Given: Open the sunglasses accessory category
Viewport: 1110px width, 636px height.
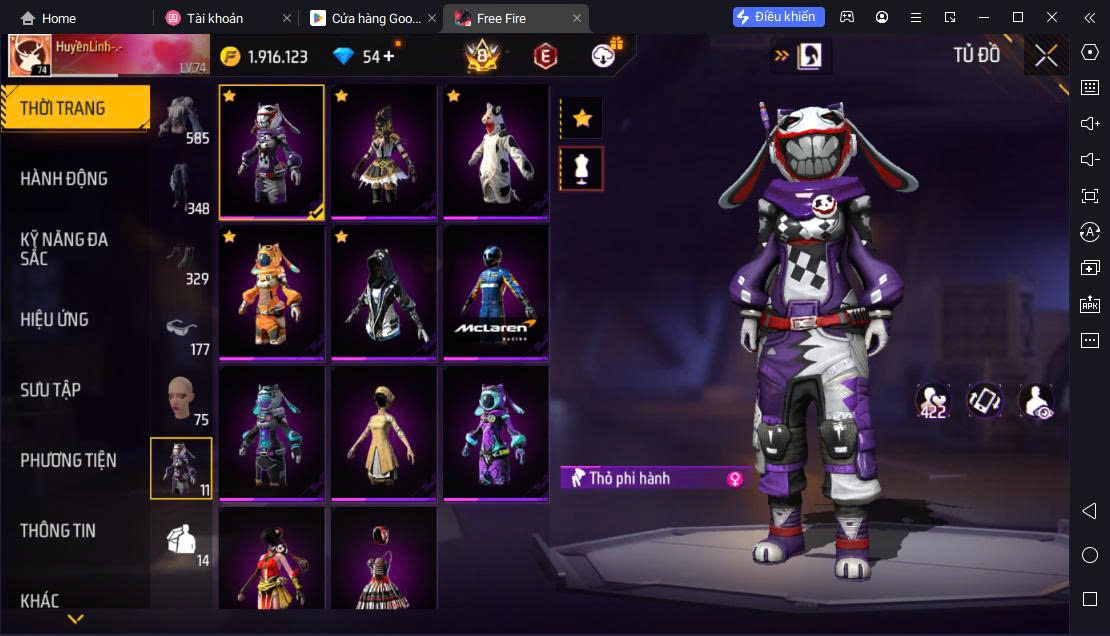Looking at the screenshot, I should 181,331.
